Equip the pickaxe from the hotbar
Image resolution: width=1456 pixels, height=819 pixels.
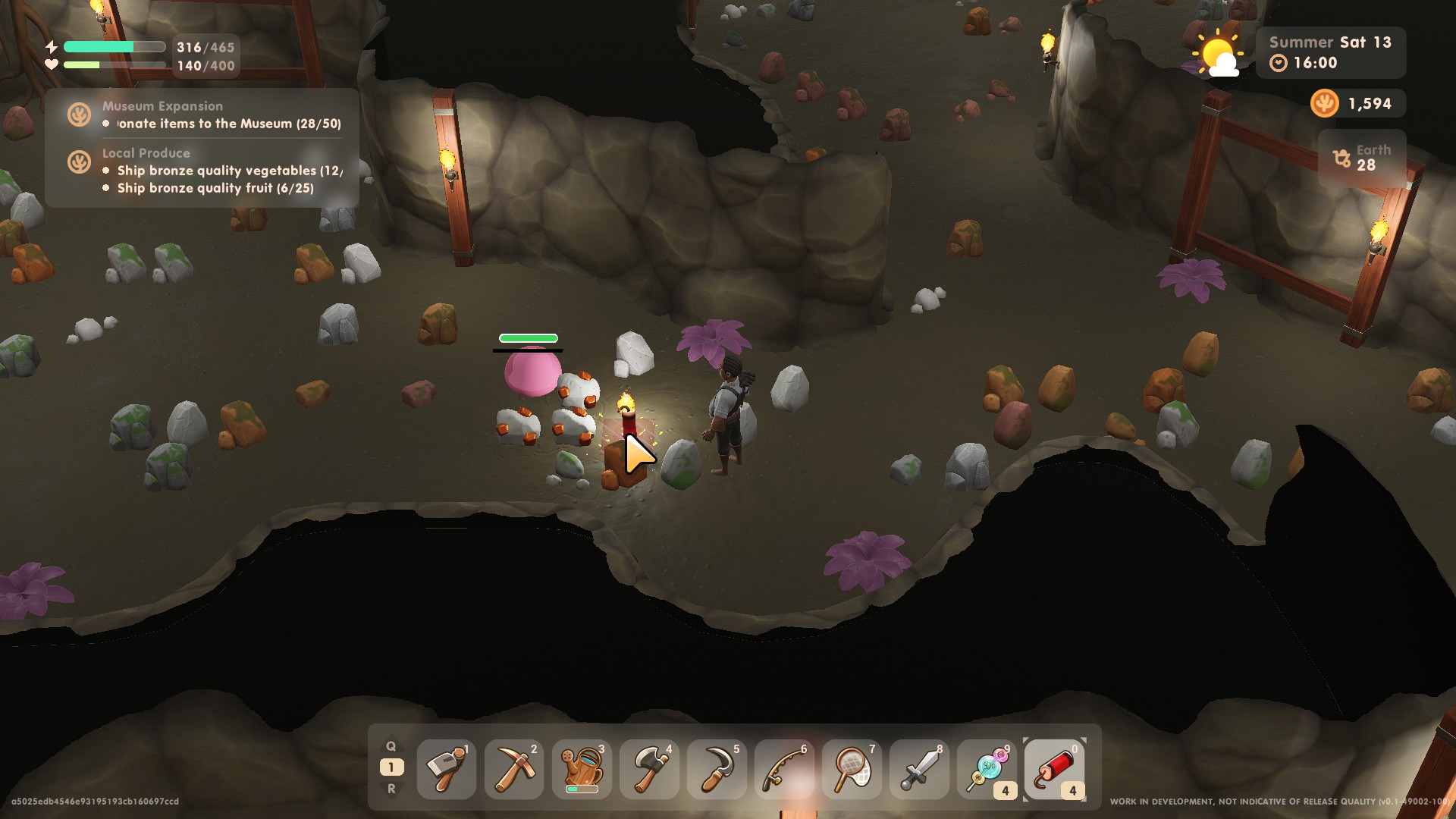point(514,769)
